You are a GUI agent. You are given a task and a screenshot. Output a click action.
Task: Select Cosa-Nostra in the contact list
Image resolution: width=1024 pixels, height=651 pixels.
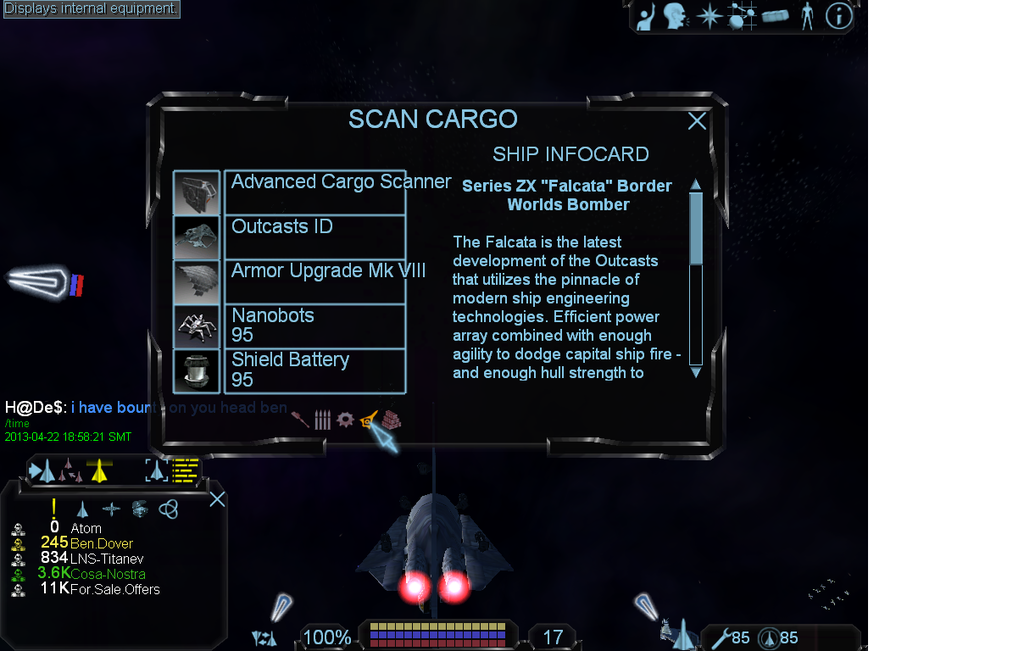[107, 574]
